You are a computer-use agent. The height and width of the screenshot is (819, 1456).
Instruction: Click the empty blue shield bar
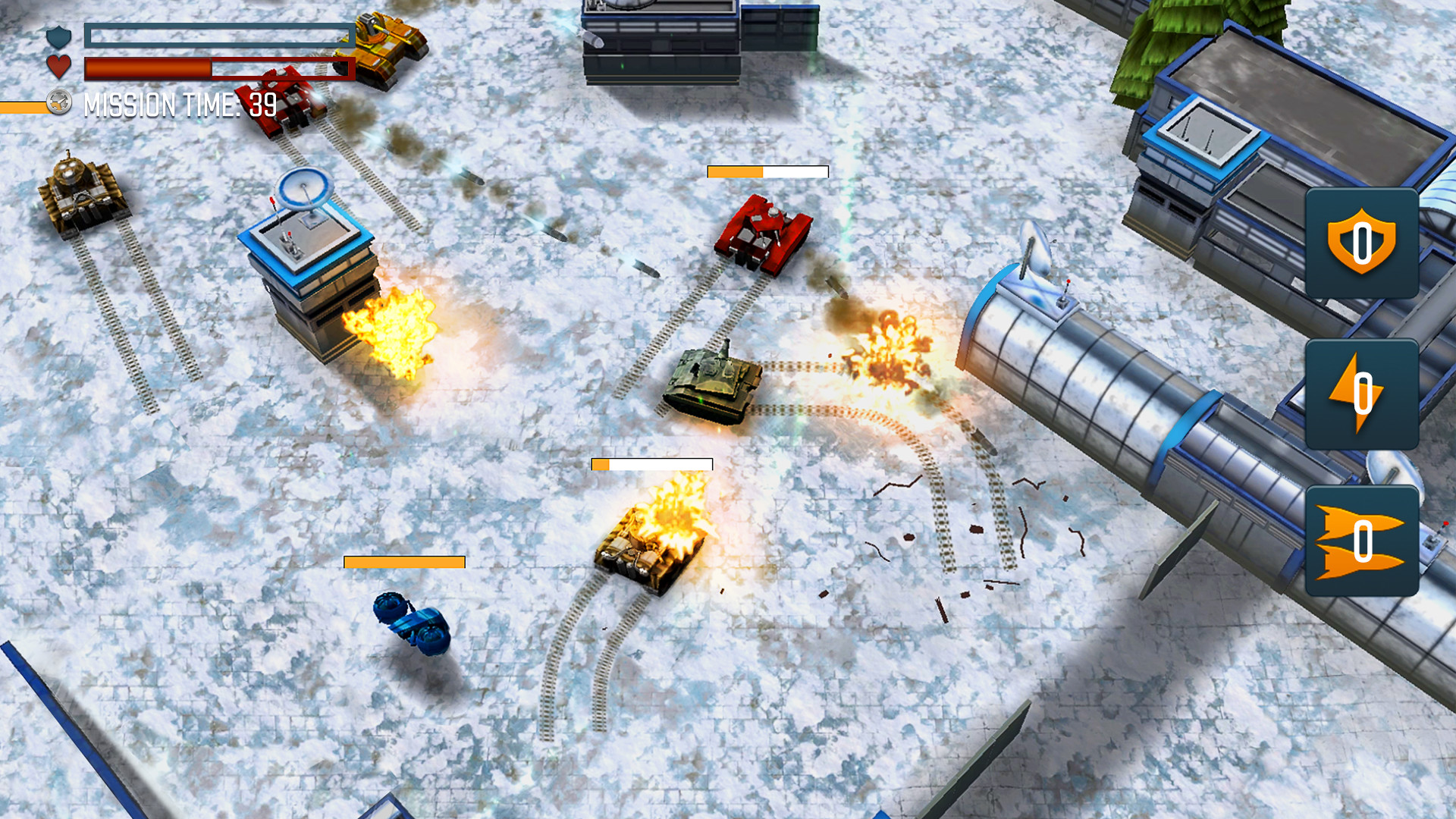tap(220, 34)
